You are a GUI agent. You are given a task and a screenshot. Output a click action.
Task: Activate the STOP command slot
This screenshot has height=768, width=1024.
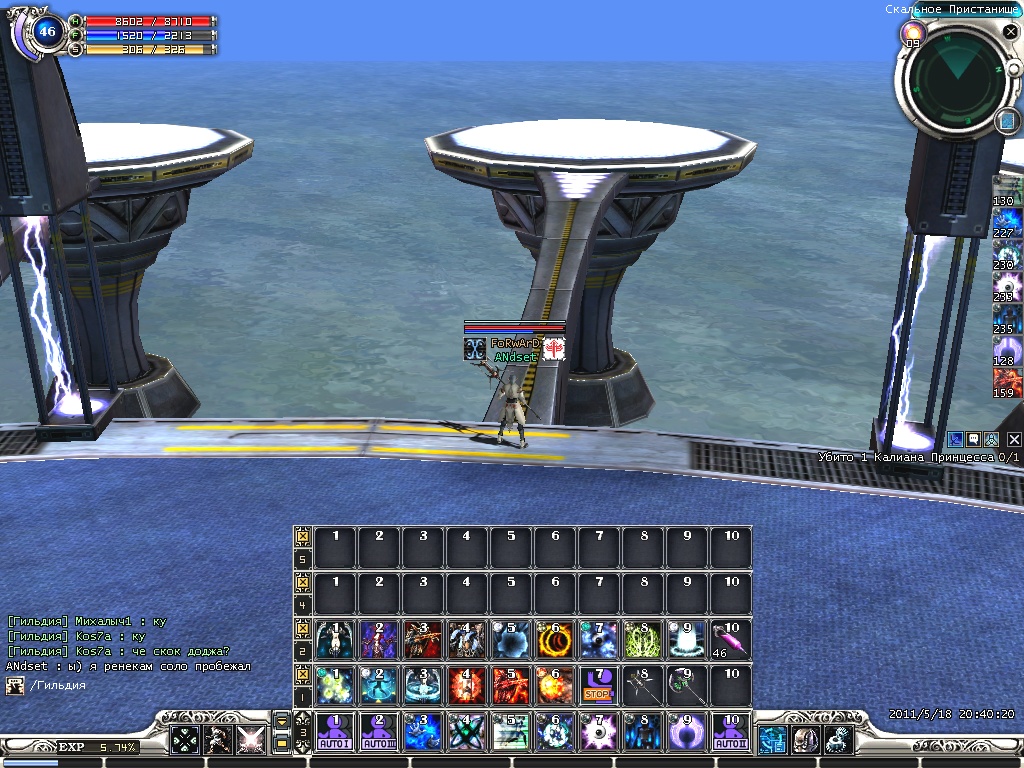(x=598, y=685)
